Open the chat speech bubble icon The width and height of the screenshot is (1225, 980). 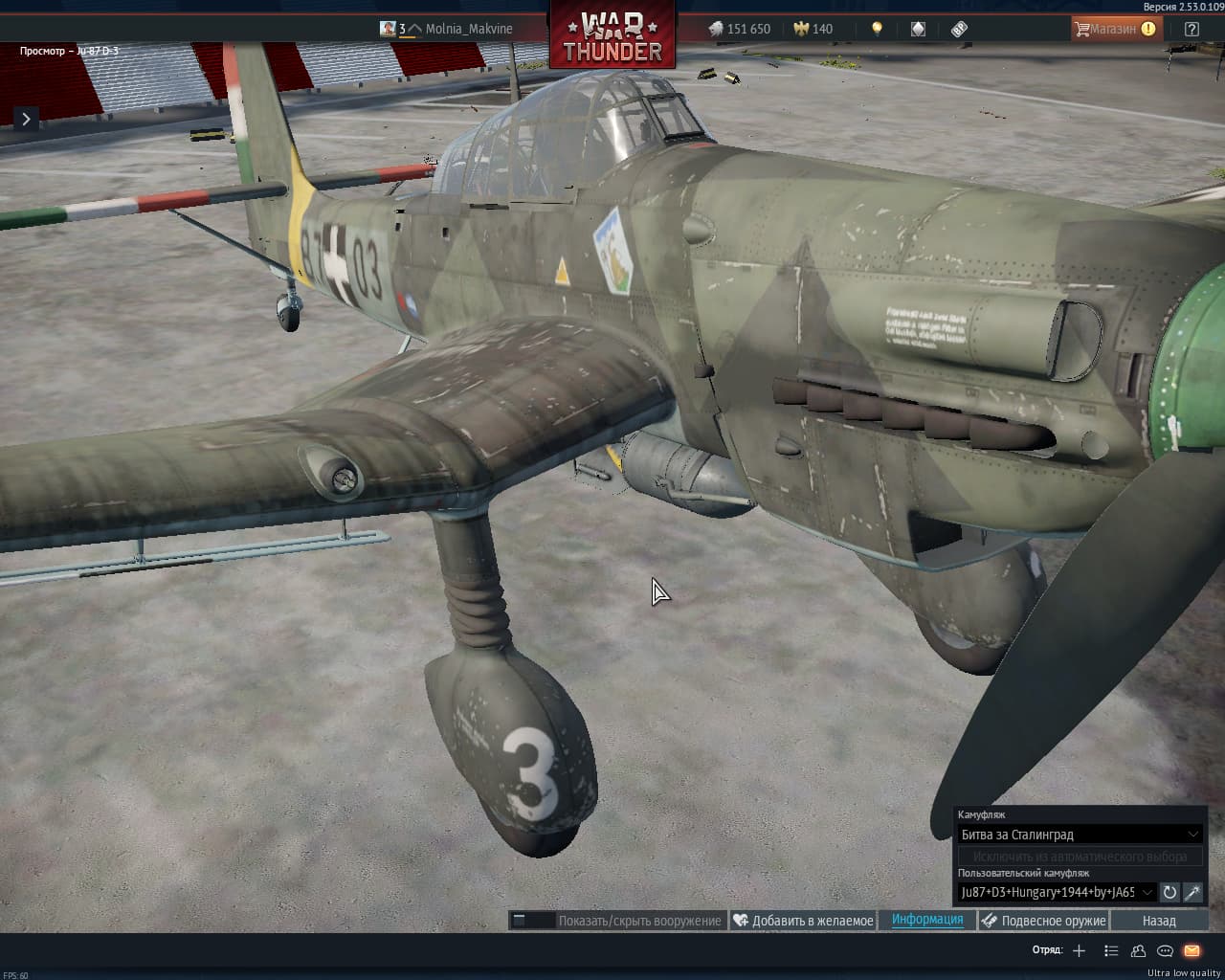(1165, 950)
